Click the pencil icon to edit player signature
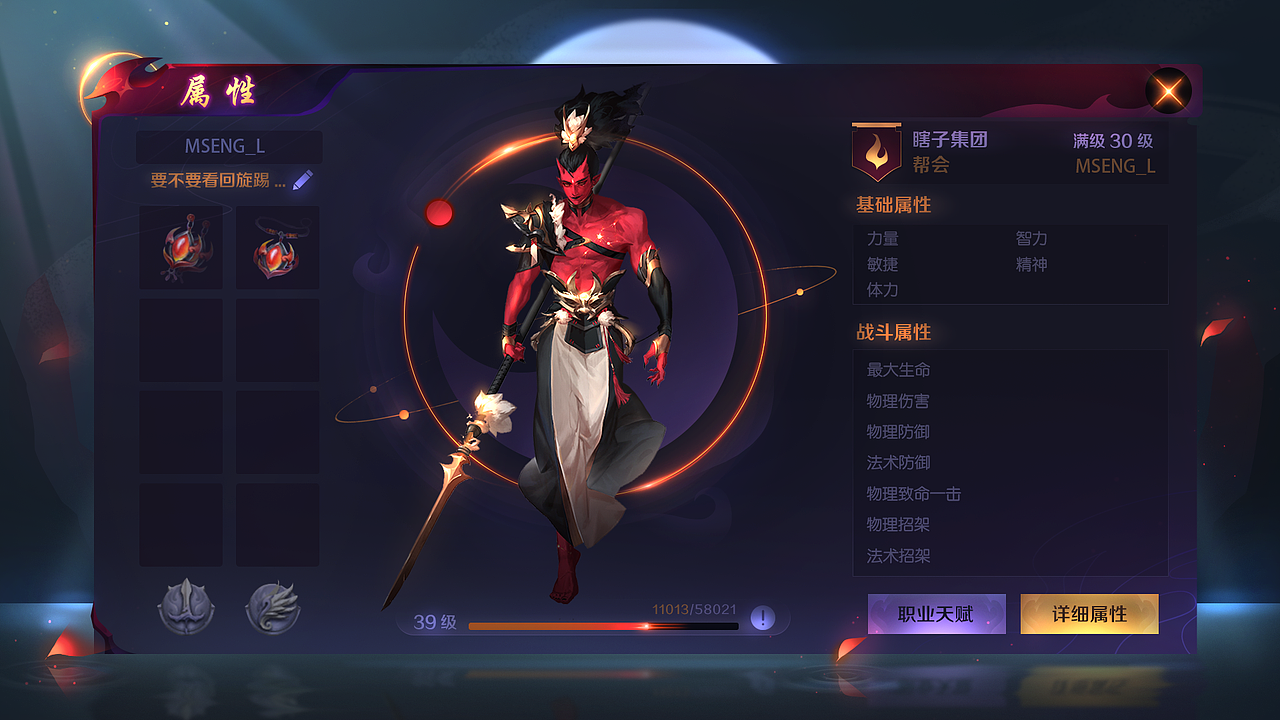1280x720 pixels. click(x=303, y=178)
